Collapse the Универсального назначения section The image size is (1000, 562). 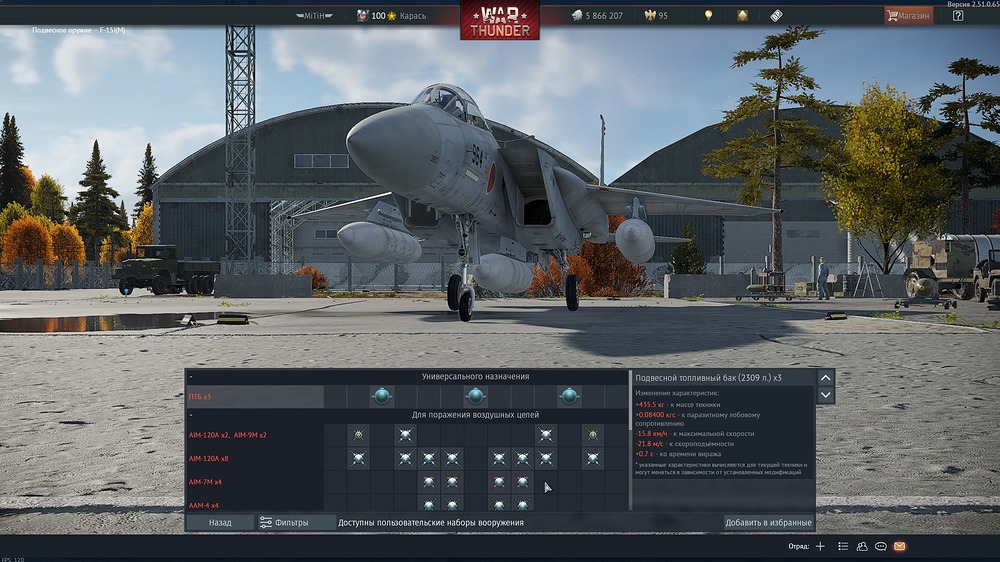tap(476, 376)
